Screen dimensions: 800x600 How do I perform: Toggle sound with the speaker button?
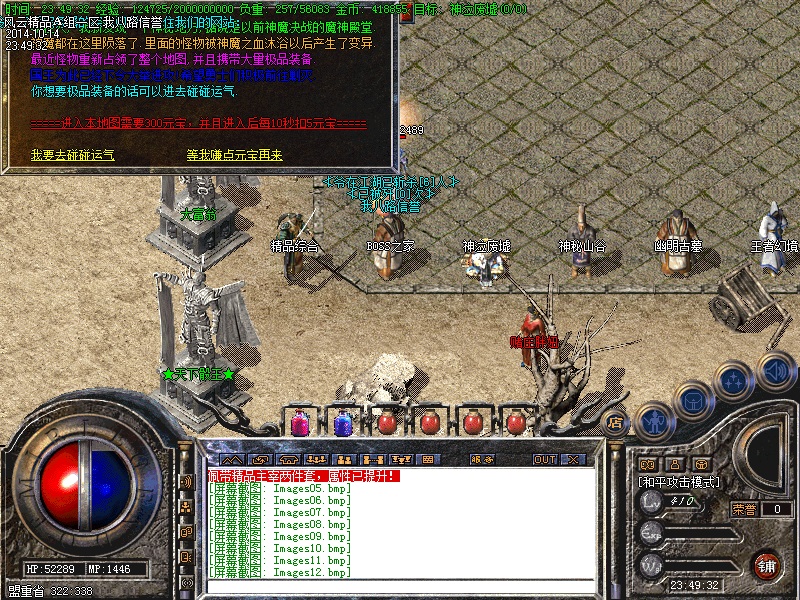[x=775, y=370]
